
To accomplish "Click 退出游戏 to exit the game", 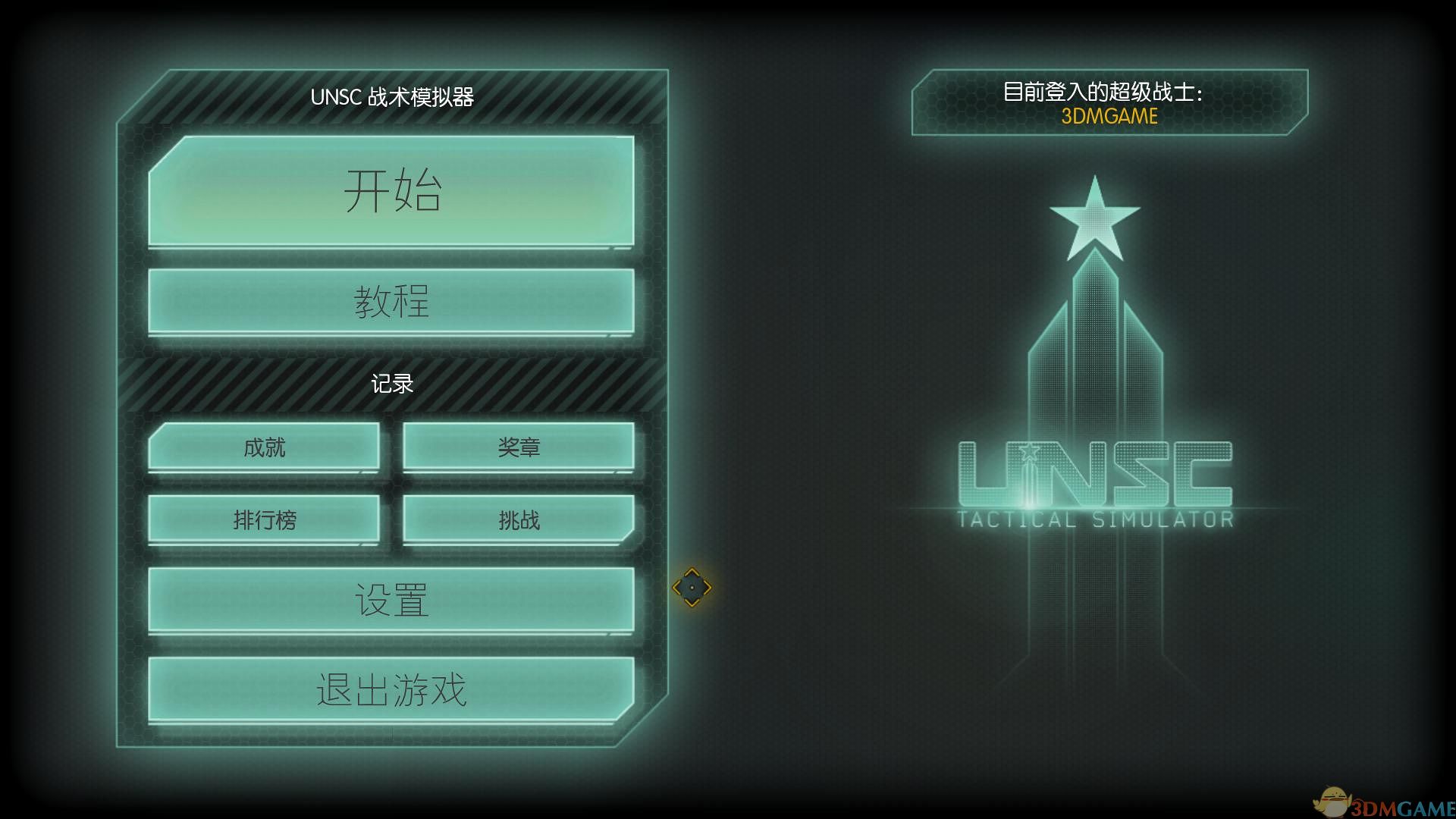I will 392,690.
